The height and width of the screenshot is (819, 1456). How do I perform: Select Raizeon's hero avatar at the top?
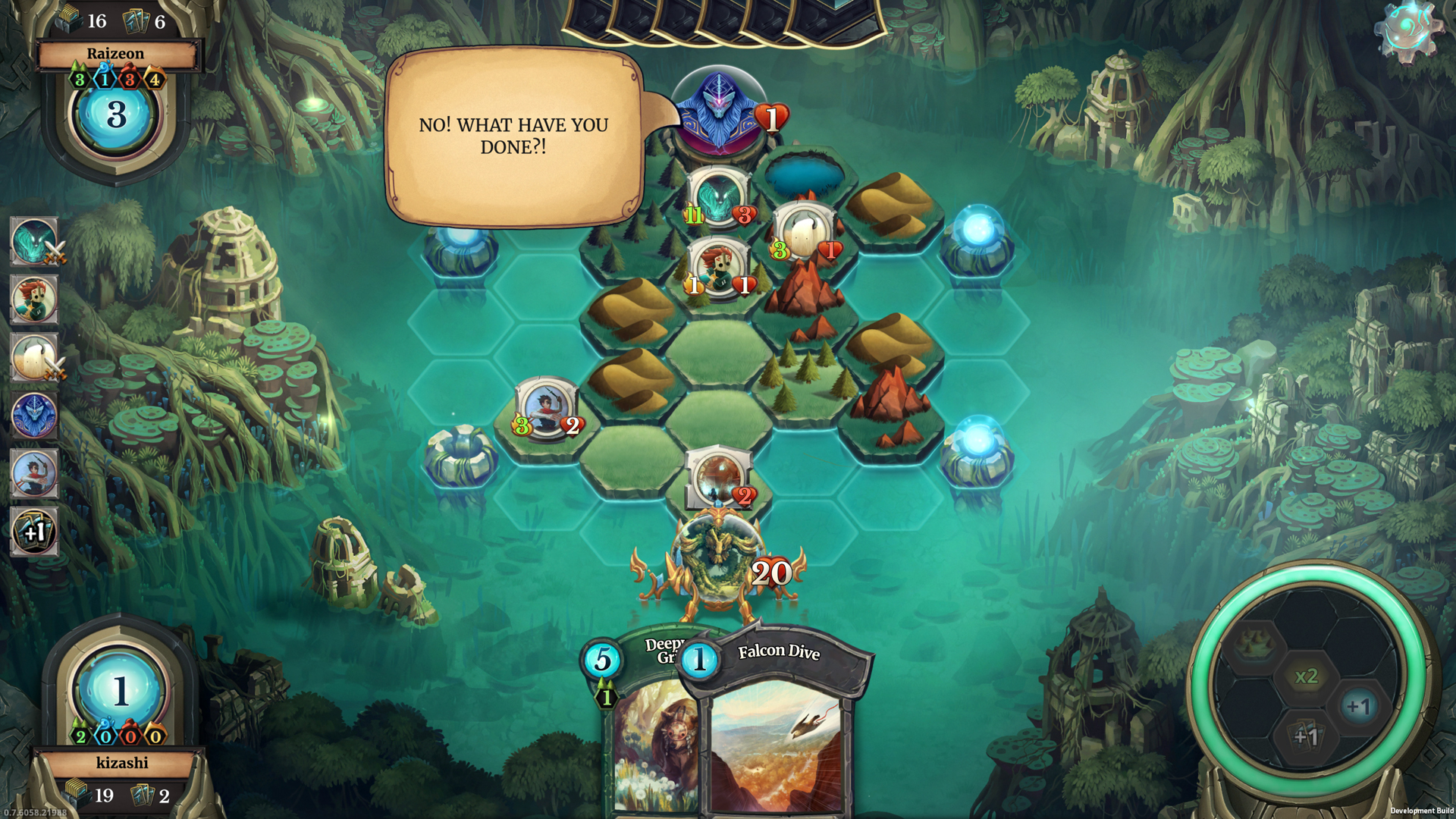click(x=720, y=110)
